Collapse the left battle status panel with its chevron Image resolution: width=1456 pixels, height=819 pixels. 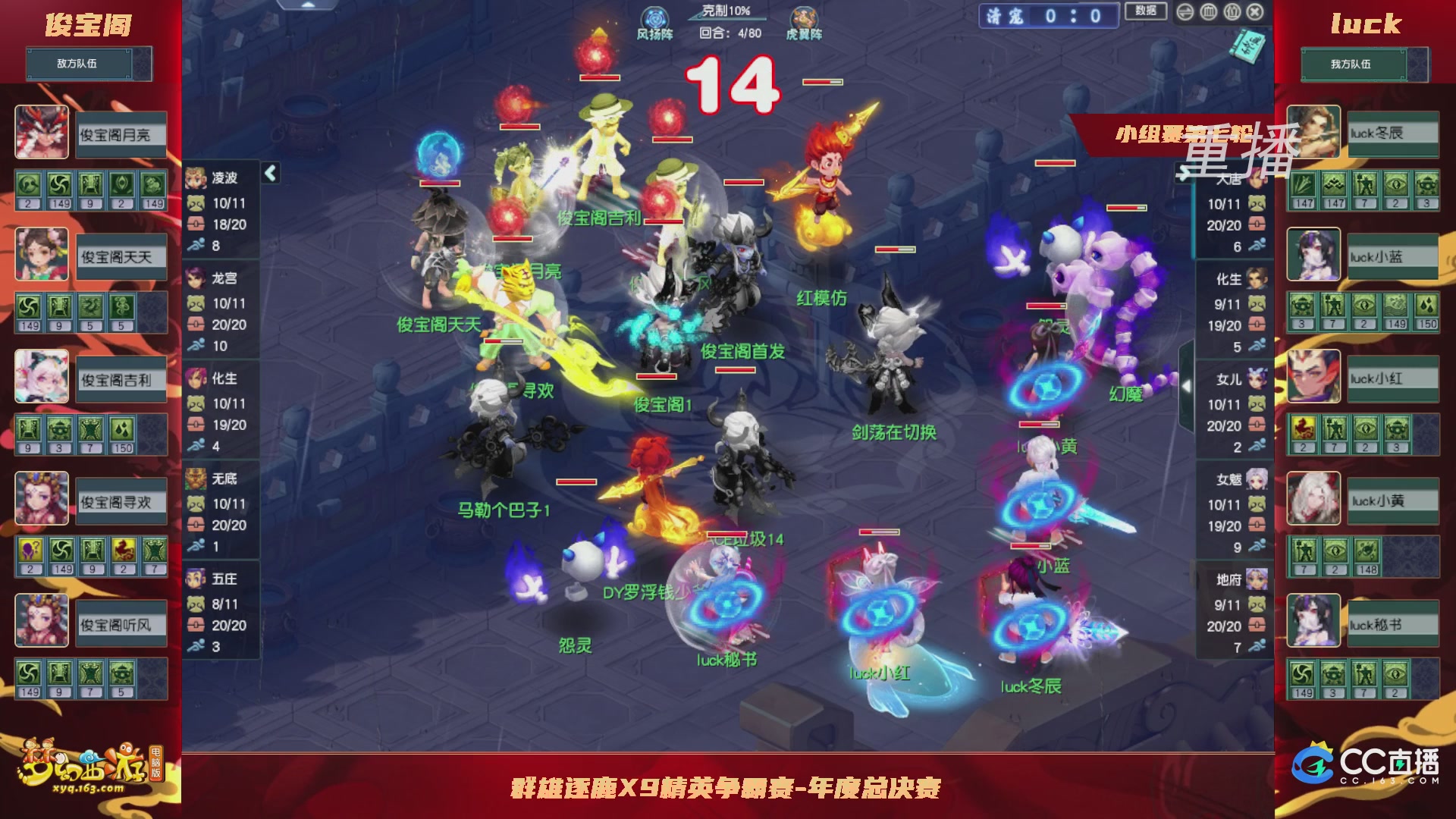click(x=269, y=173)
